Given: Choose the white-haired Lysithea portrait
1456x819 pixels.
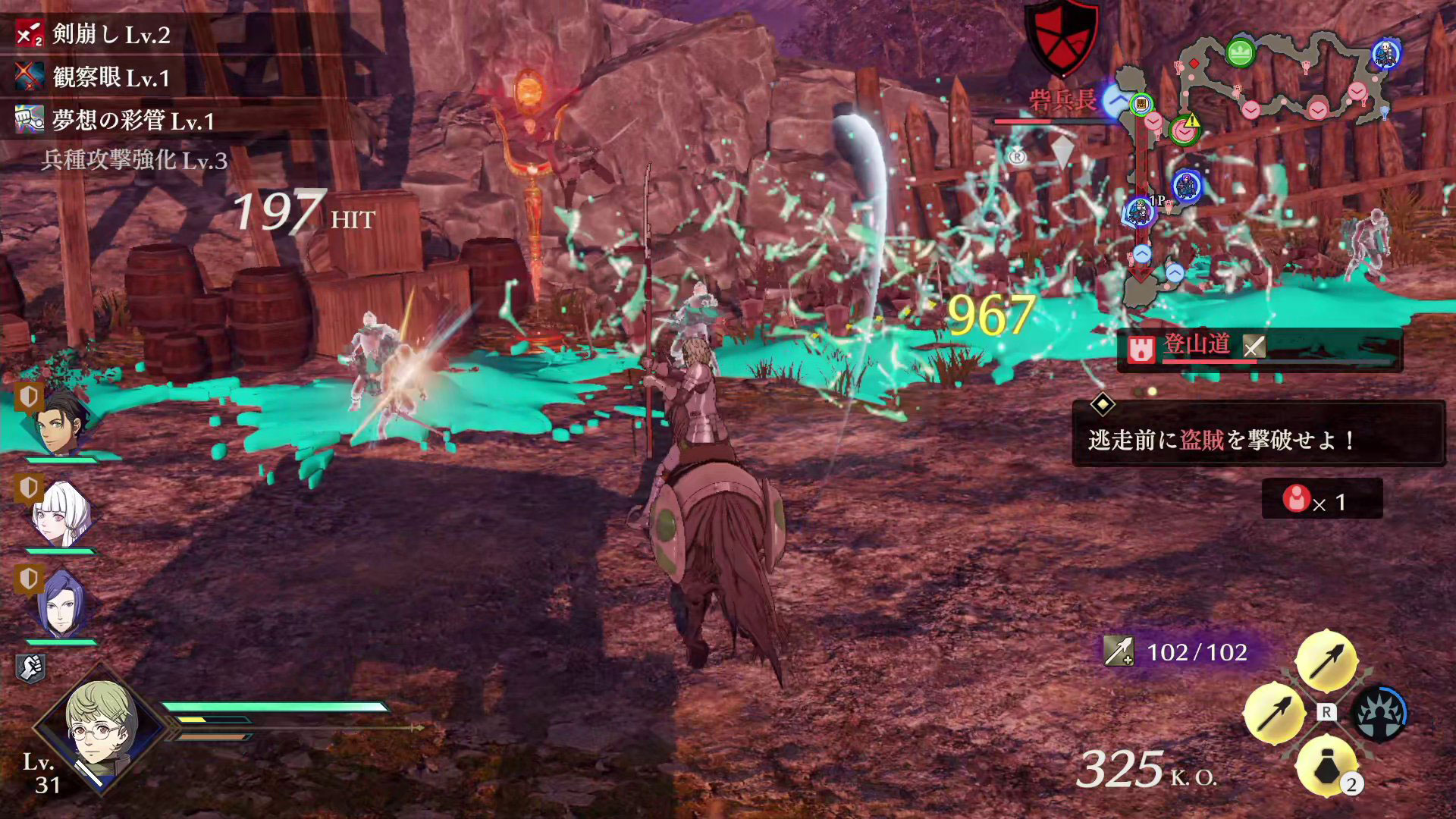Looking at the screenshot, I should point(61,514).
